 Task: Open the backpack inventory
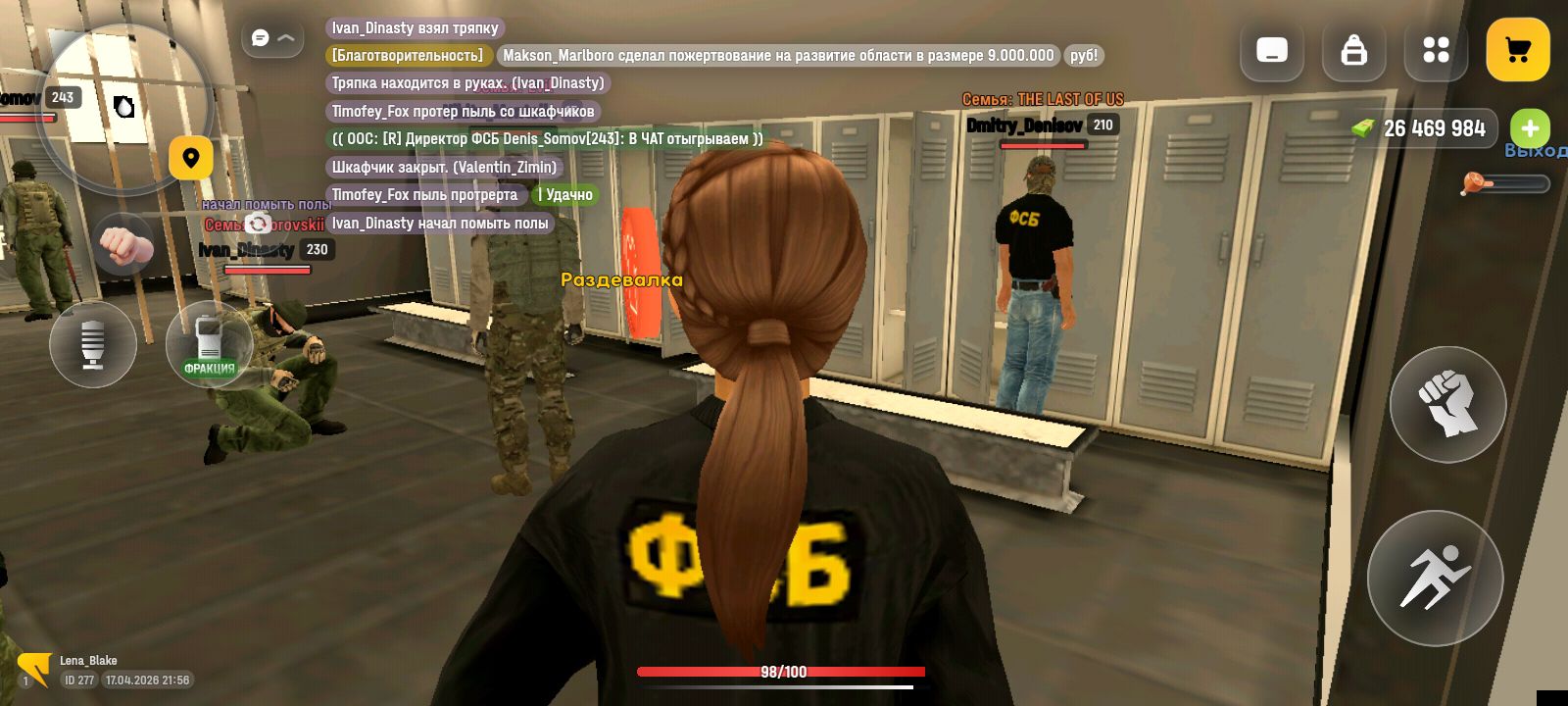[x=1353, y=50]
